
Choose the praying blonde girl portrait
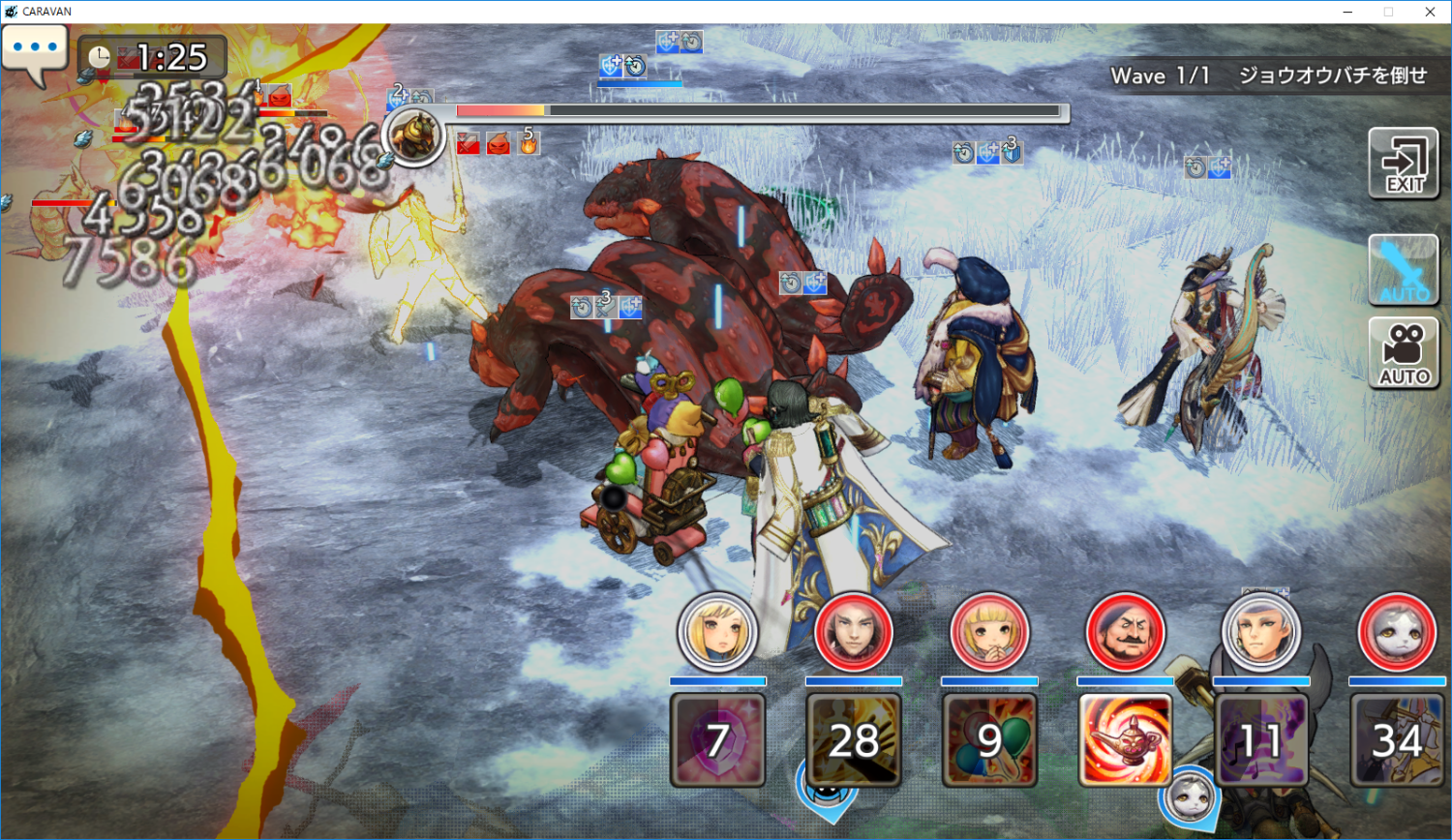(x=988, y=632)
